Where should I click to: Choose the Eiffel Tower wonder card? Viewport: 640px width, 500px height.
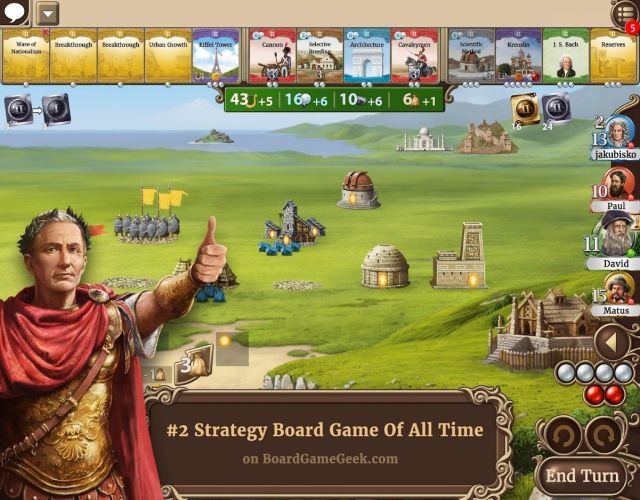(x=215, y=56)
